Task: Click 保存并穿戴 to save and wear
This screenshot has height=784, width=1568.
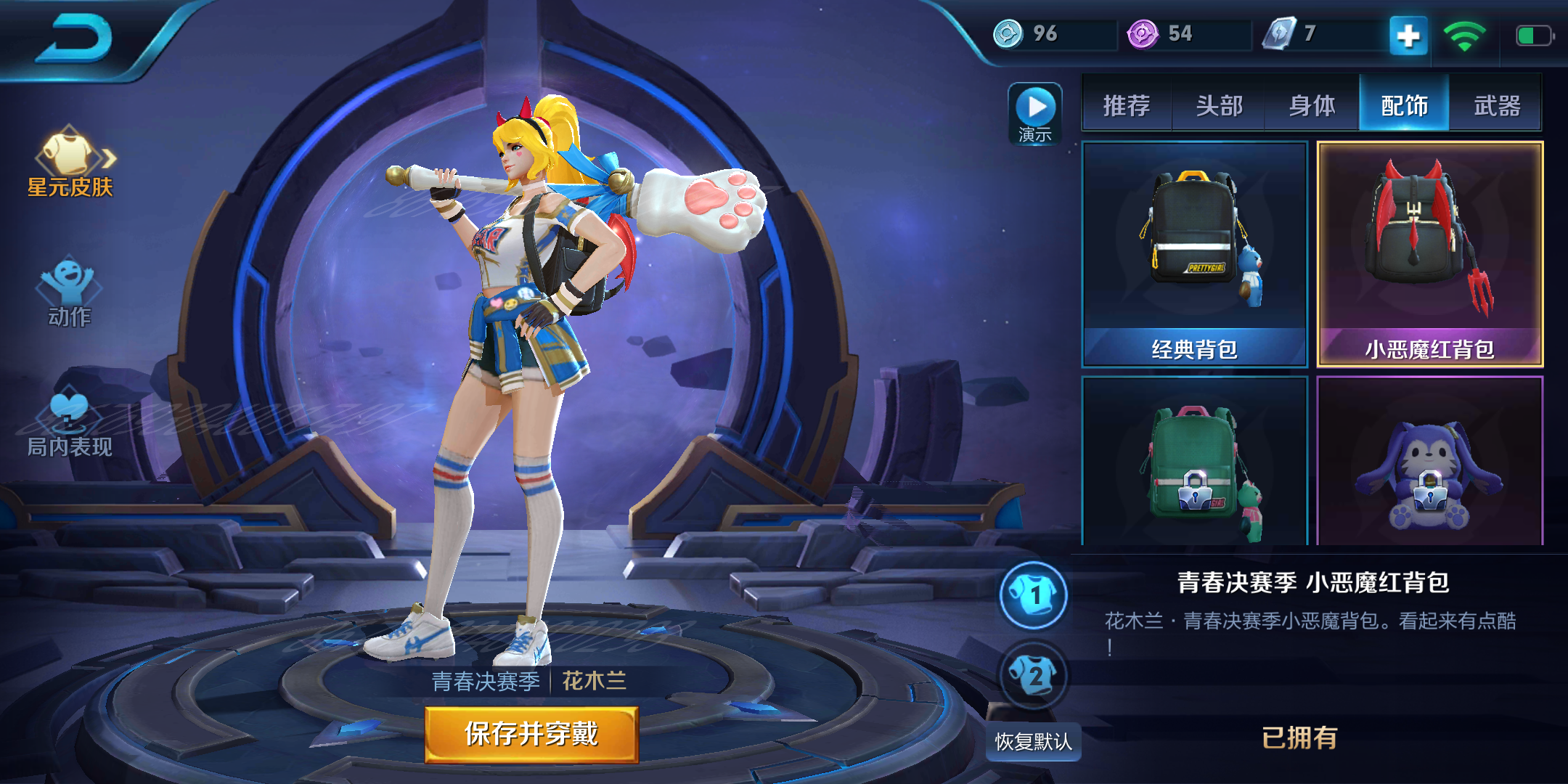Action: coord(531,734)
